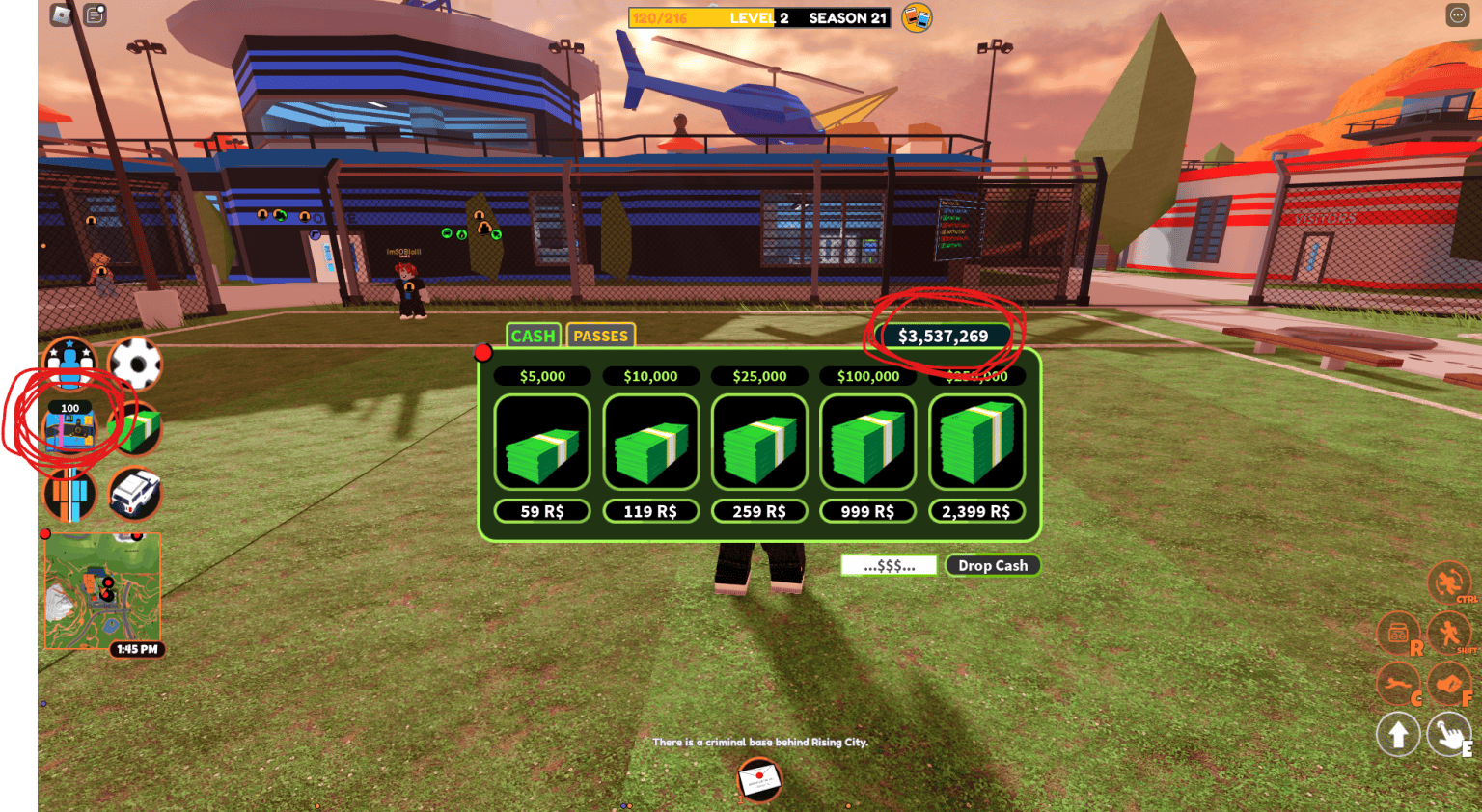
Task: Click the jump arrow button
Action: 1400,734
